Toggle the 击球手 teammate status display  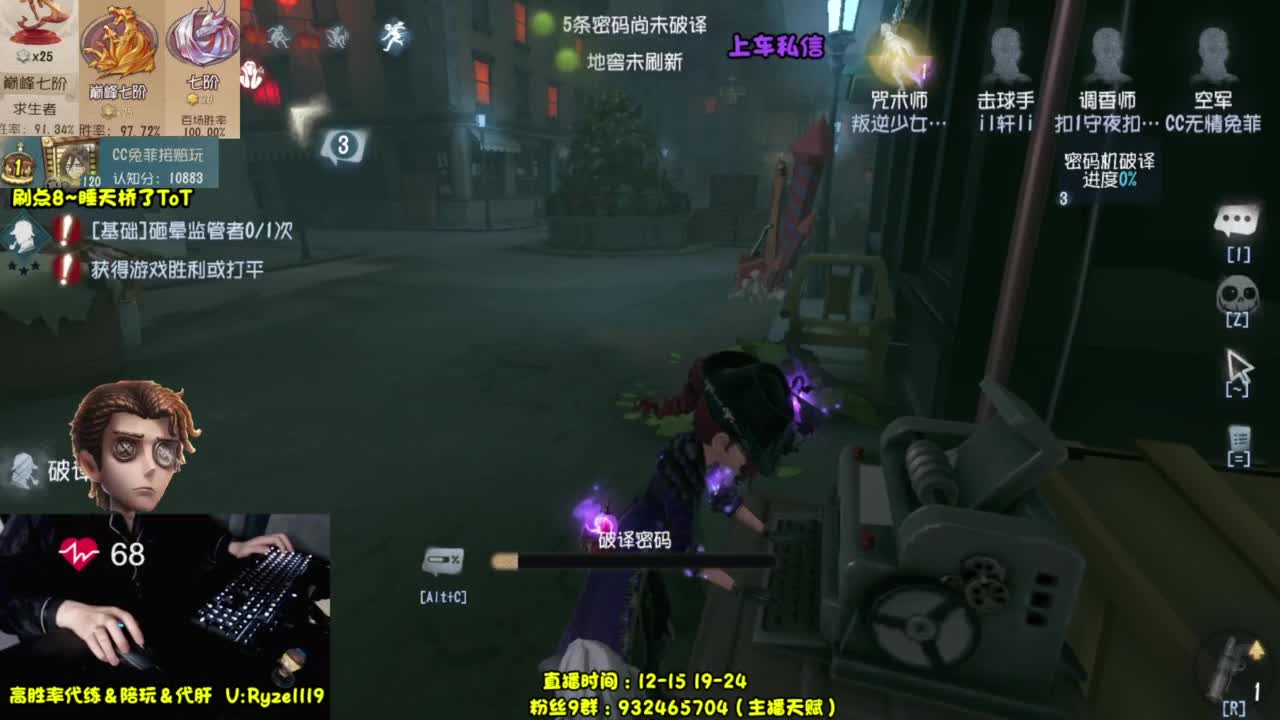[x=1010, y=60]
